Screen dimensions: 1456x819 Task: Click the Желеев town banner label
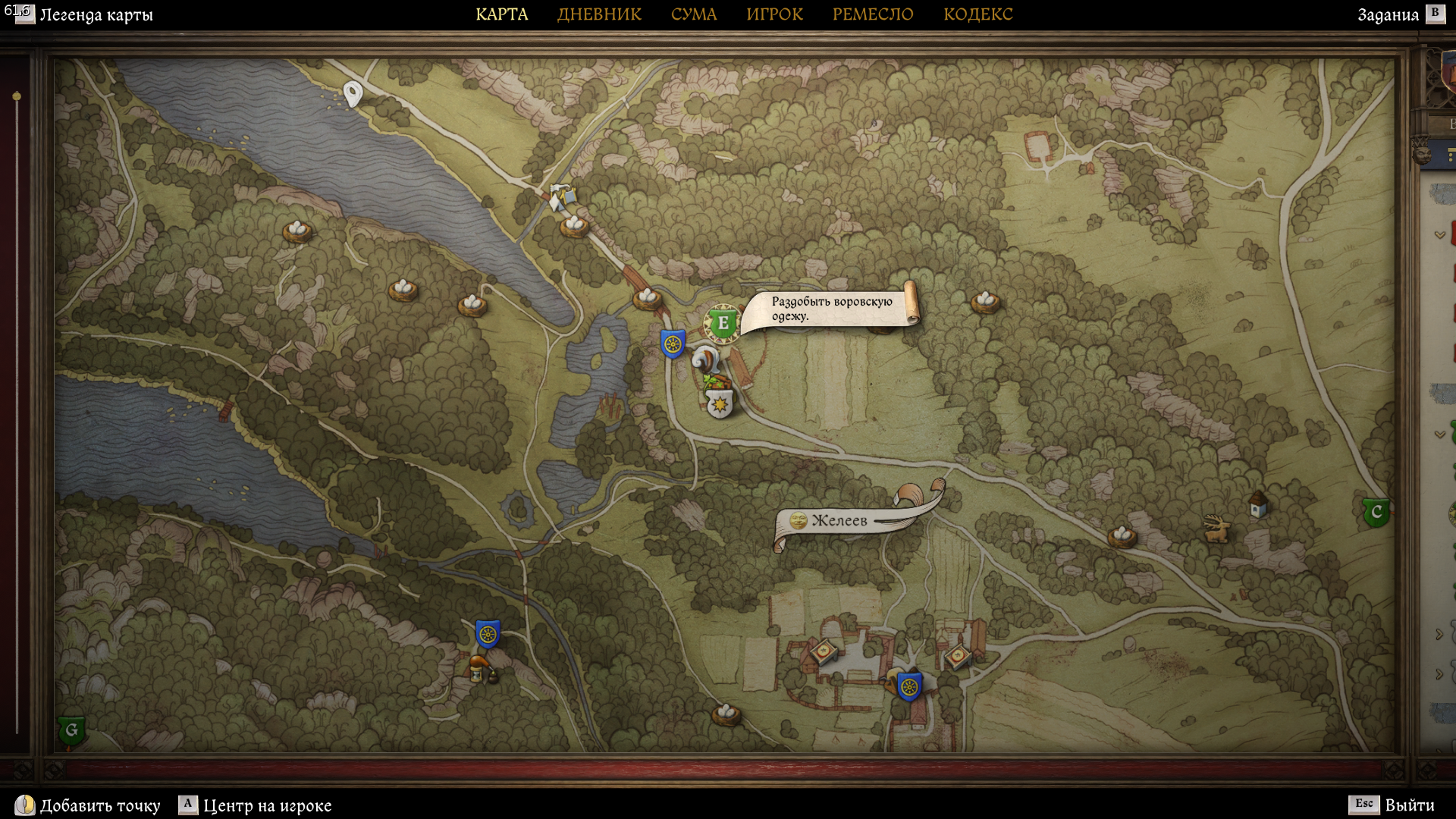tap(839, 521)
